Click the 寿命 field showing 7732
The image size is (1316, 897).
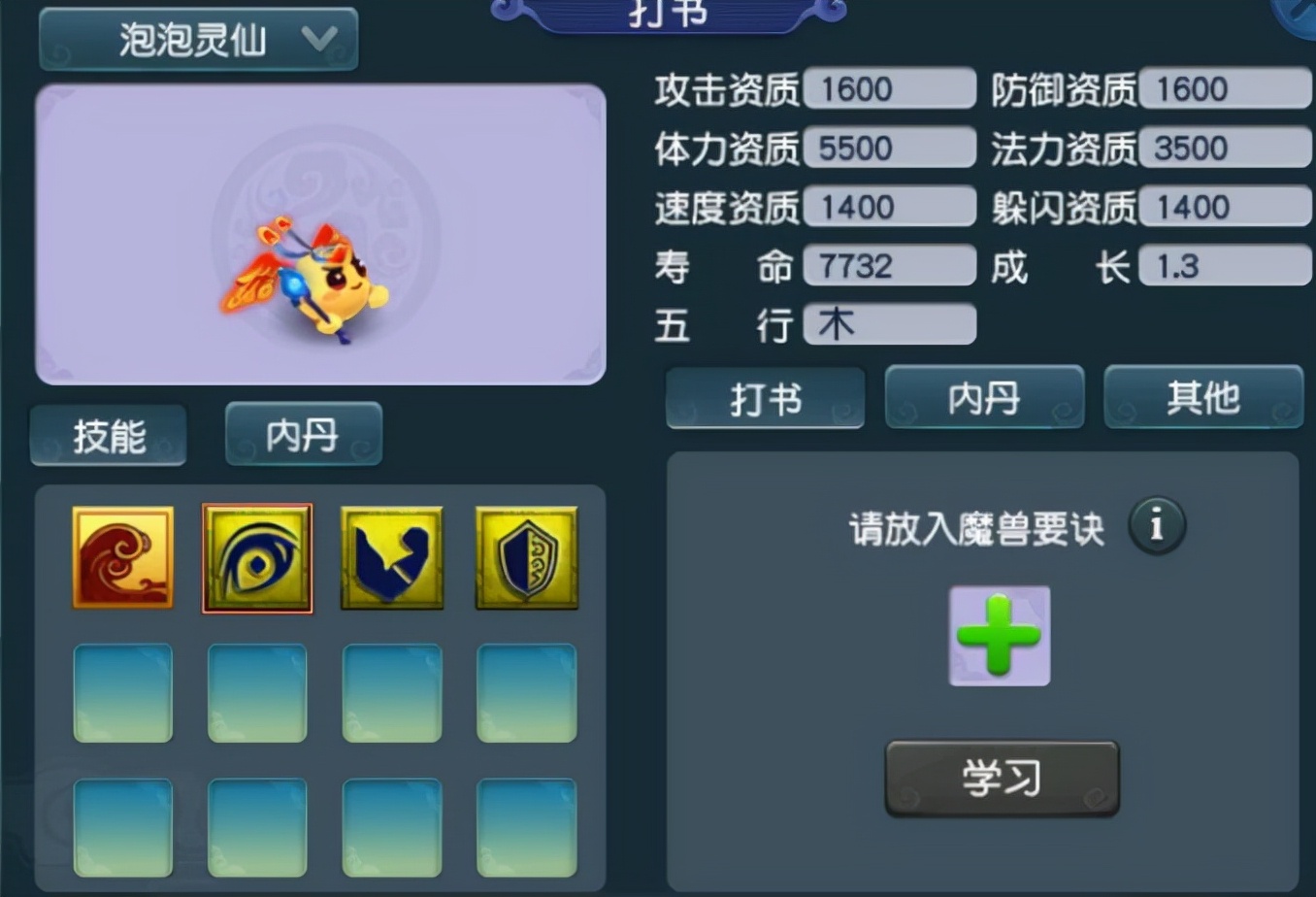888,265
